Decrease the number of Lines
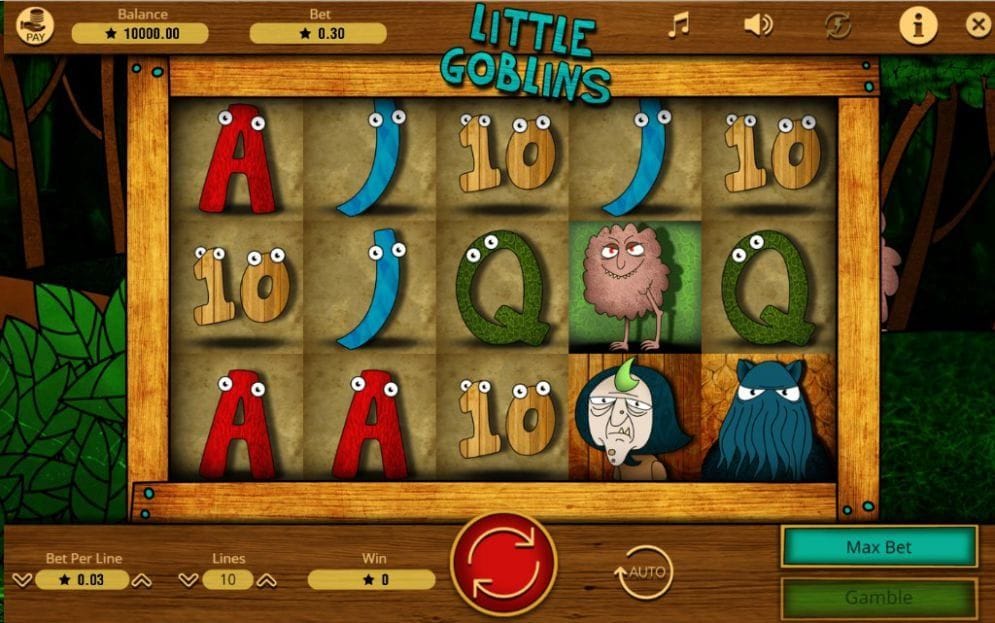This screenshot has height=623, width=995. (189, 580)
